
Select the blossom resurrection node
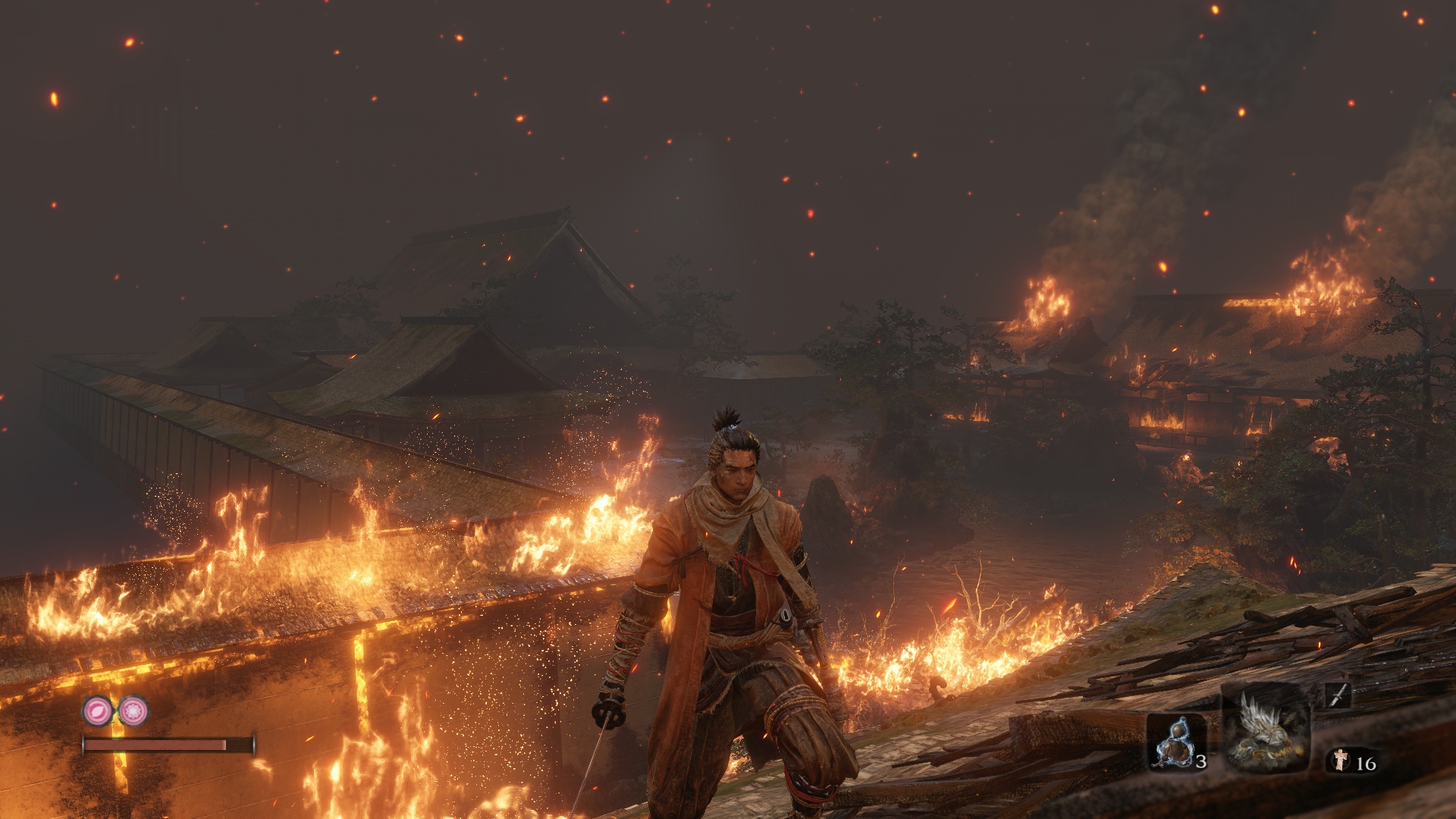point(133,711)
